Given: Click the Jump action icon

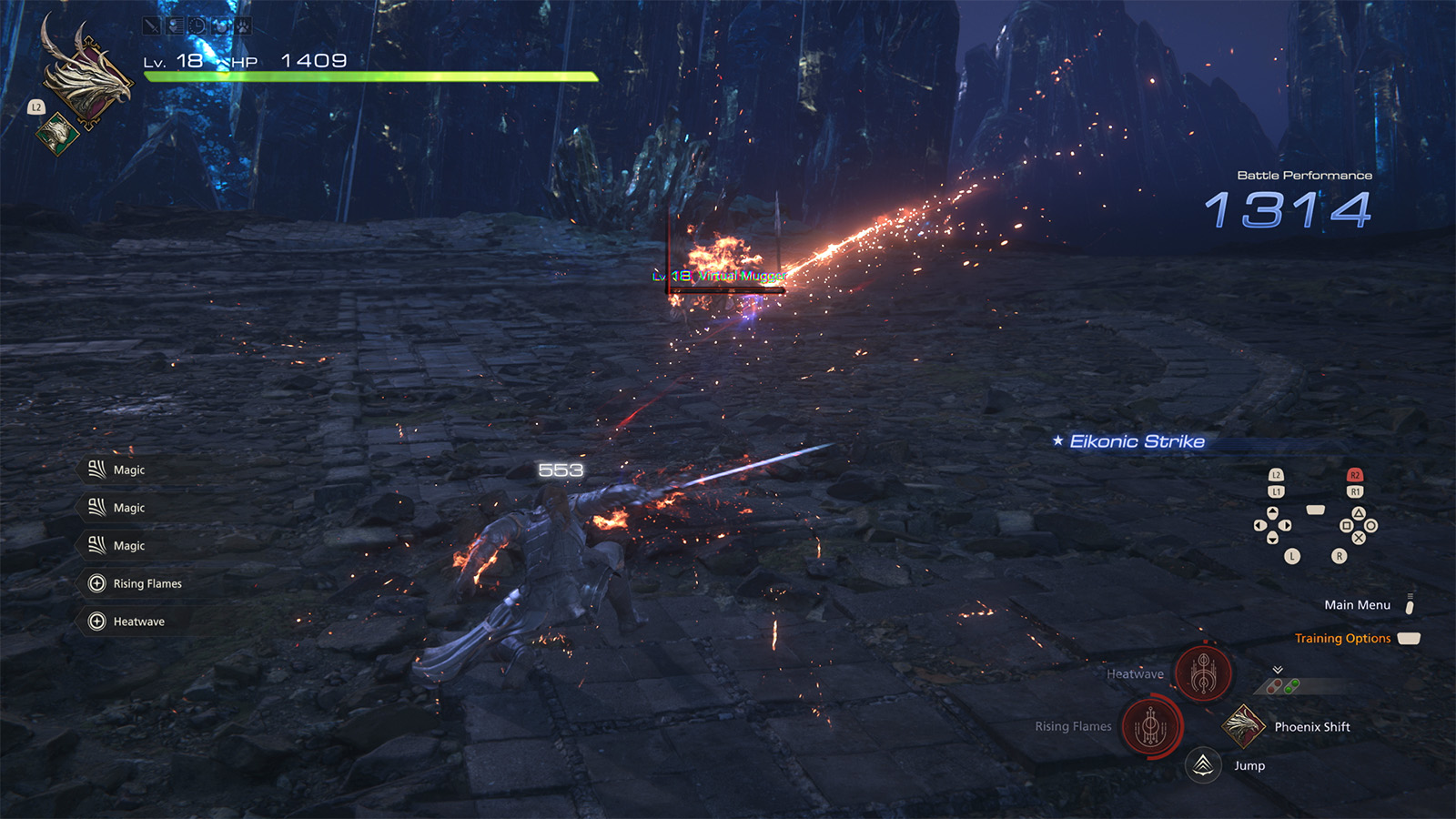Looking at the screenshot, I should tap(1203, 765).
